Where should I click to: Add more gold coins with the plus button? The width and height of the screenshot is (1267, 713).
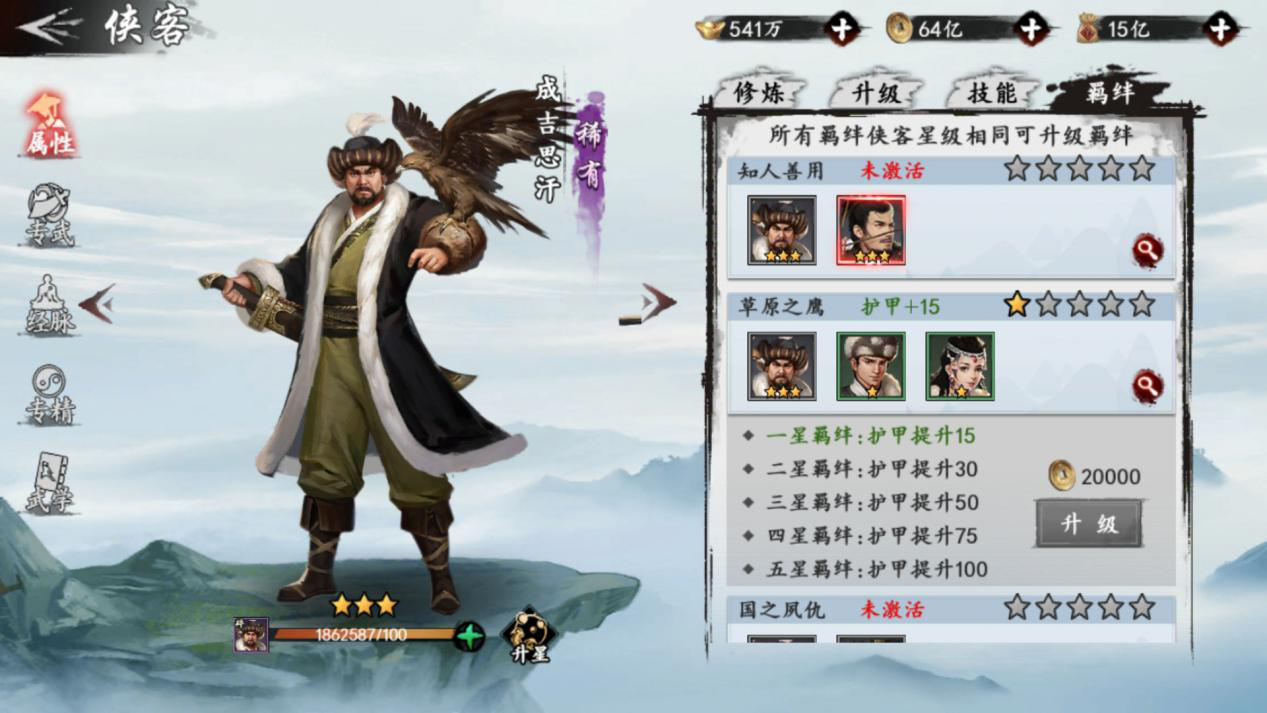(1031, 29)
